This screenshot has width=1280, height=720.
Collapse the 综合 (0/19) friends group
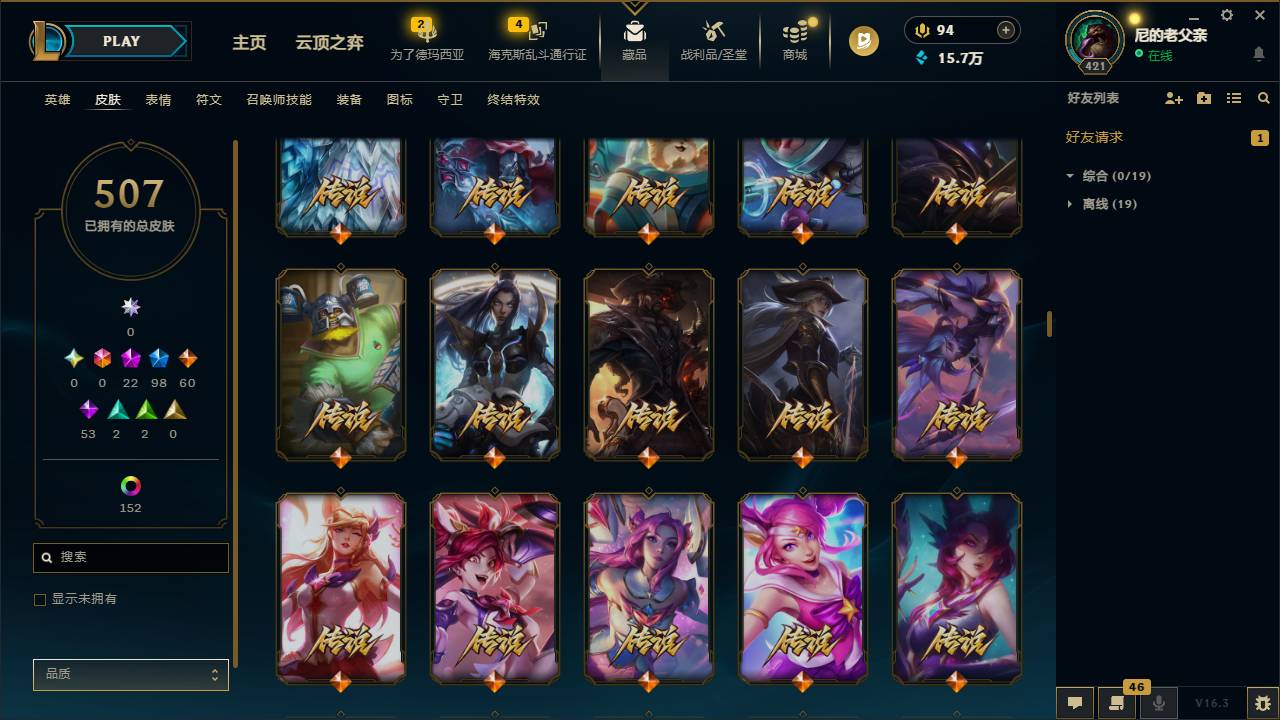1113,174
